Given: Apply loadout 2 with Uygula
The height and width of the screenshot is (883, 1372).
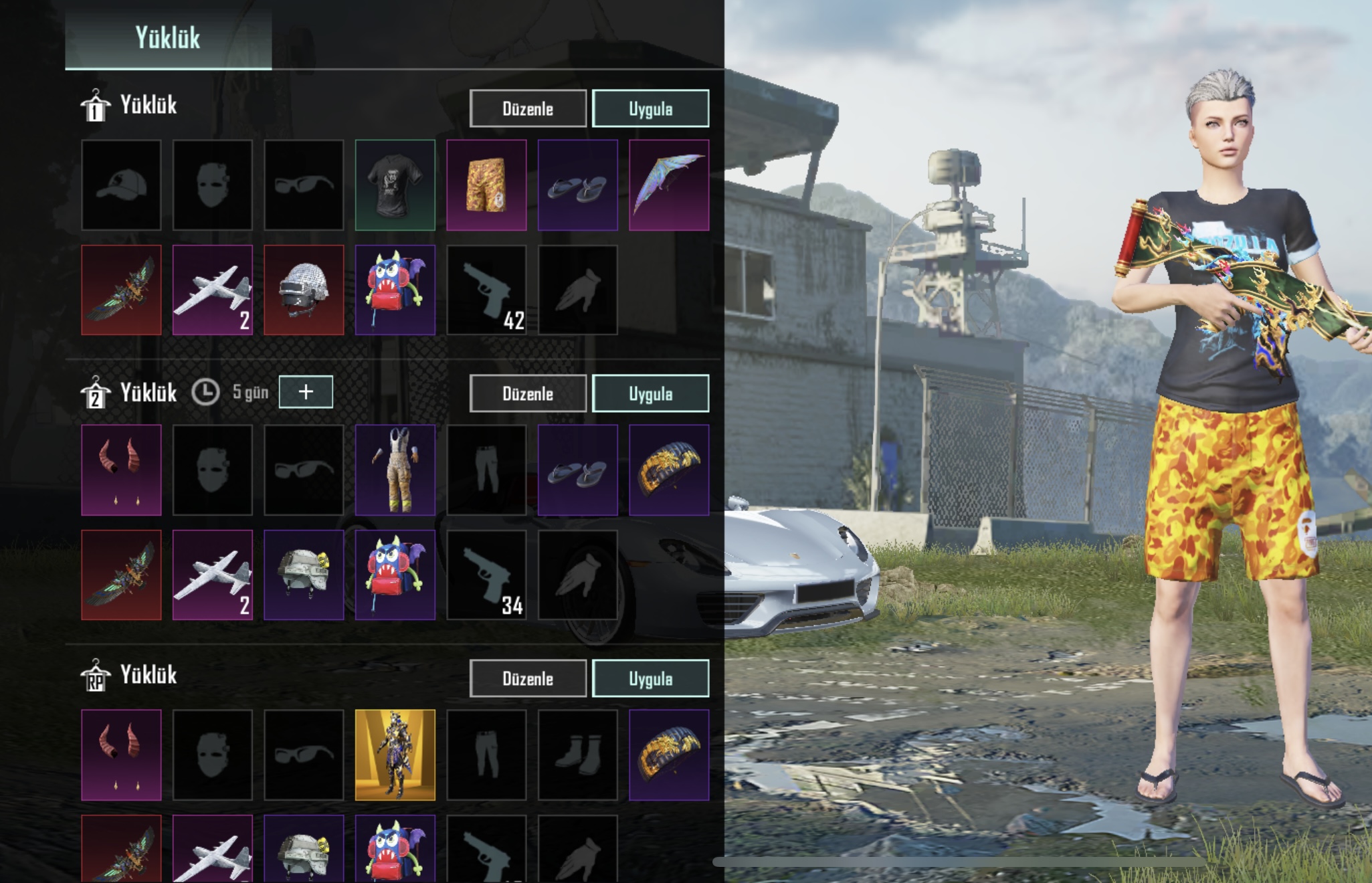Looking at the screenshot, I should (x=650, y=394).
